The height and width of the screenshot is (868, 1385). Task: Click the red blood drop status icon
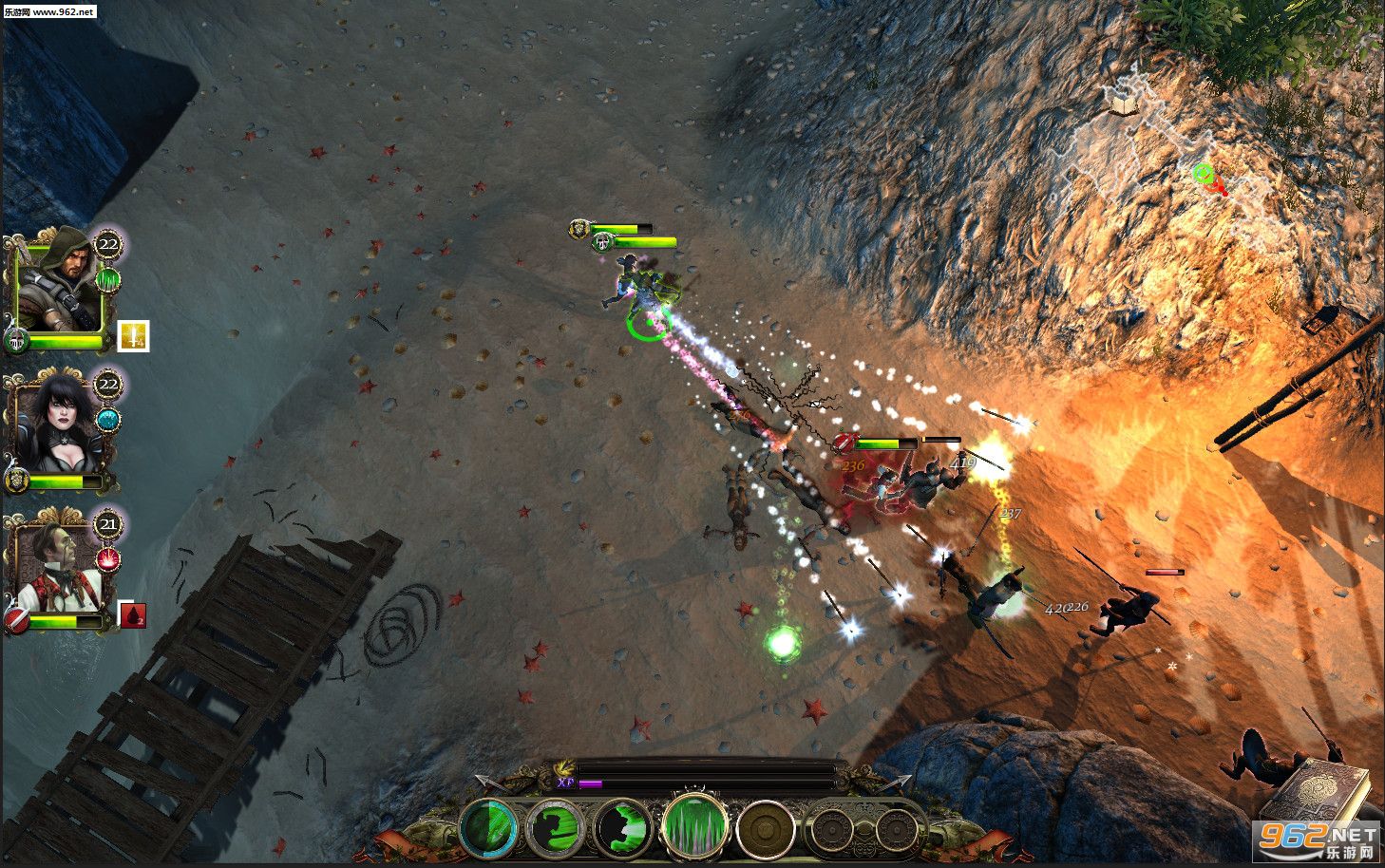[x=132, y=615]
